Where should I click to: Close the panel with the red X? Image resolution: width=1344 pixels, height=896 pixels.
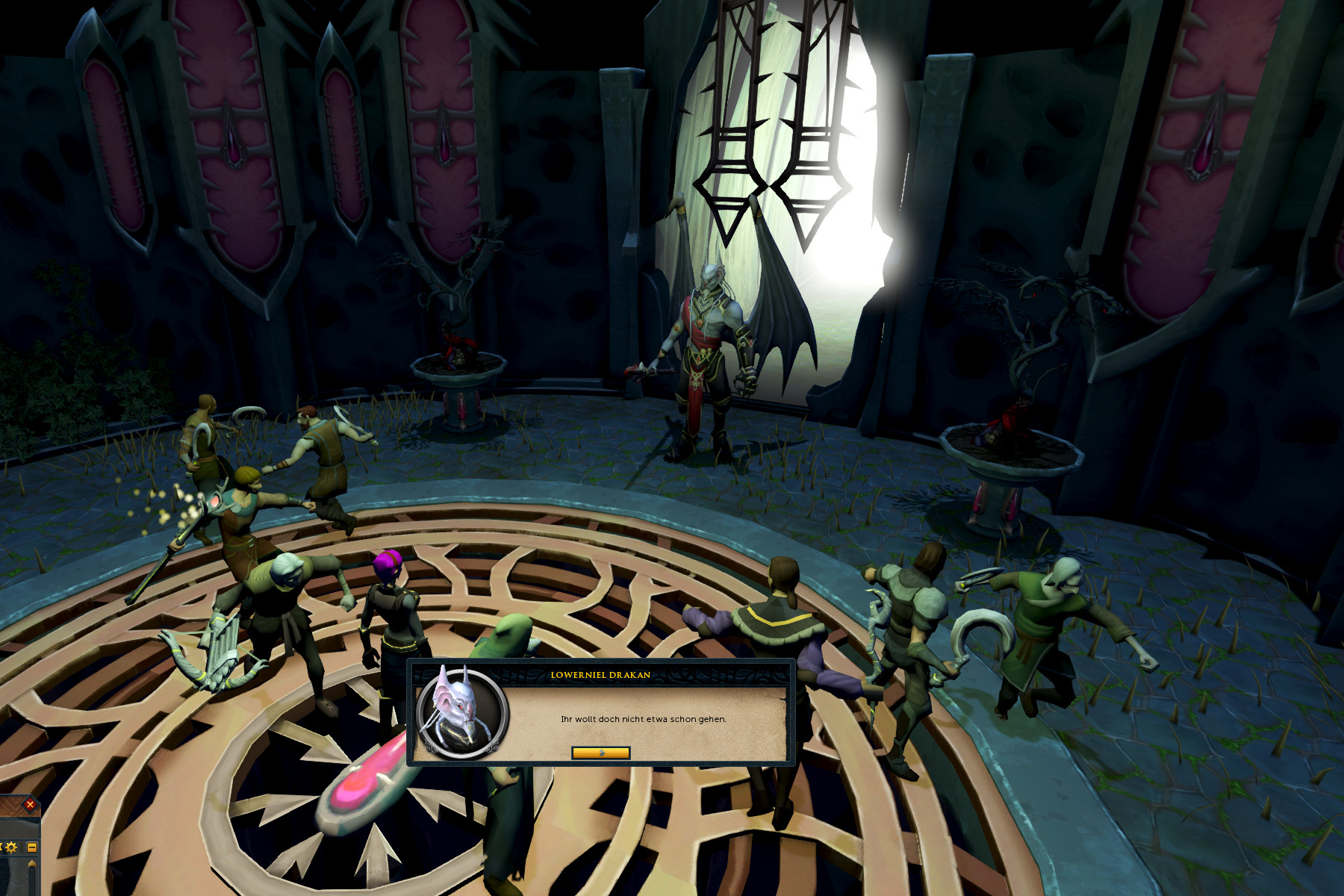(x=30, y=804)
